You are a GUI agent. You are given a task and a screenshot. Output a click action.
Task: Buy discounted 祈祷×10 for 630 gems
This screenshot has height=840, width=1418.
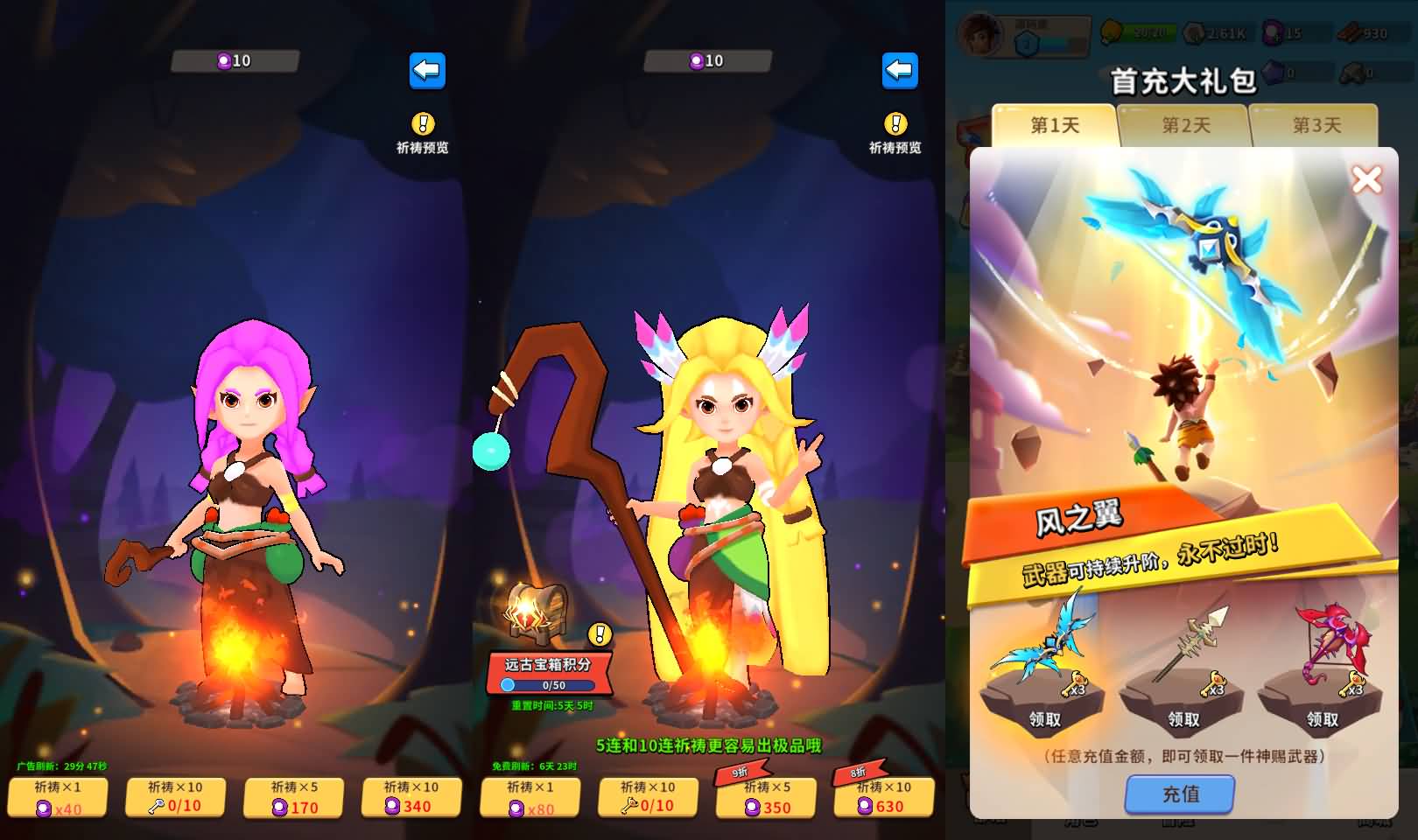point(884,797)
